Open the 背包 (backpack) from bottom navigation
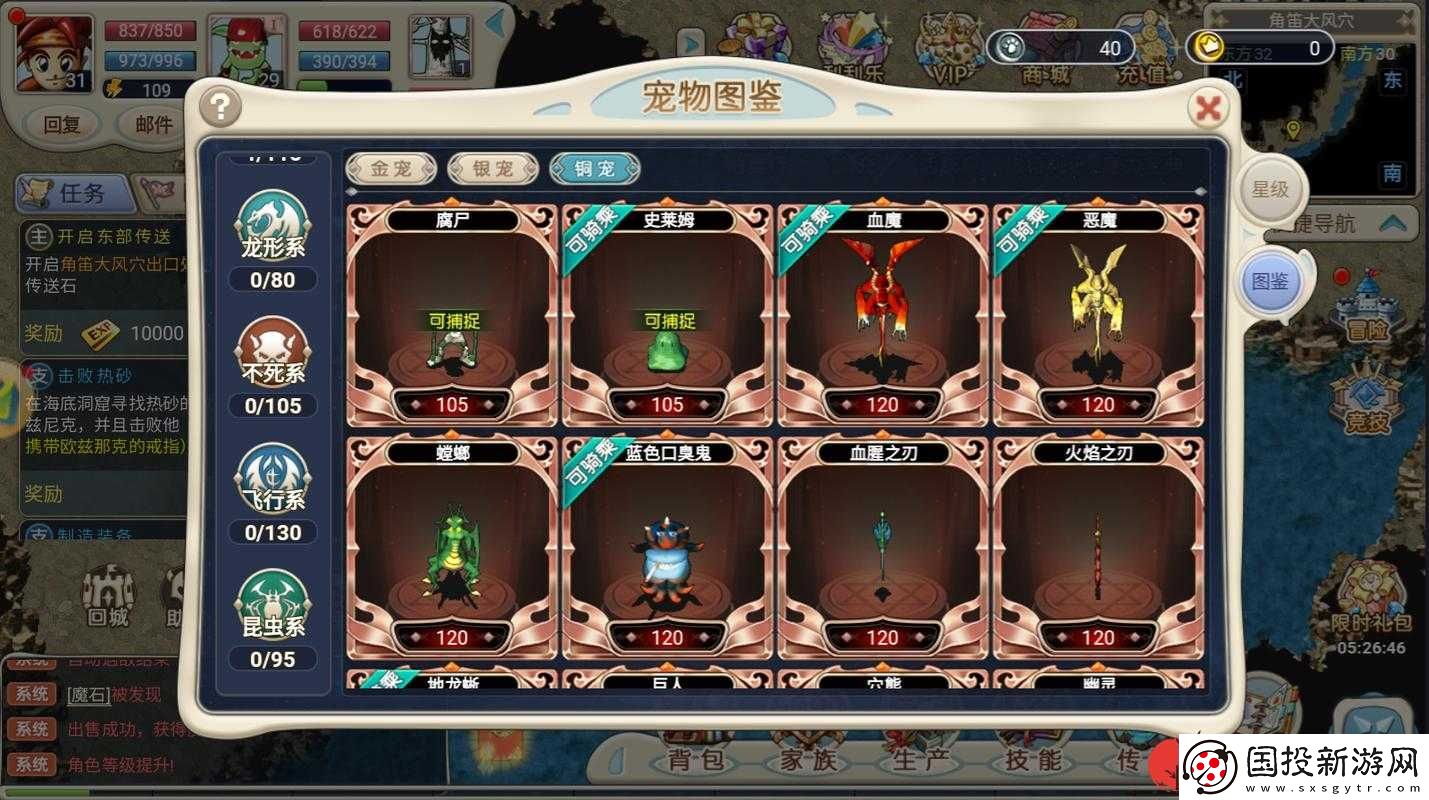Image resolution: width=1429 pixels, height=800 pixels. coord(697,763)
